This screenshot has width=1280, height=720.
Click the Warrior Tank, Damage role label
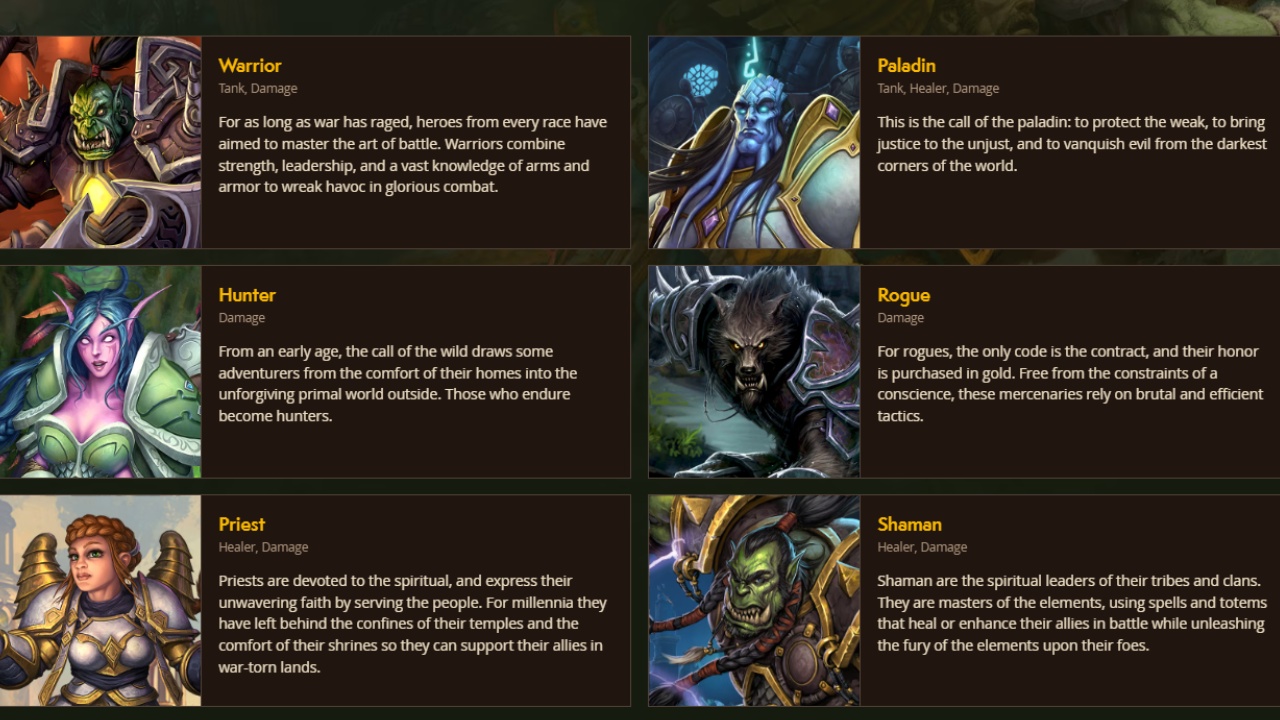257,88
